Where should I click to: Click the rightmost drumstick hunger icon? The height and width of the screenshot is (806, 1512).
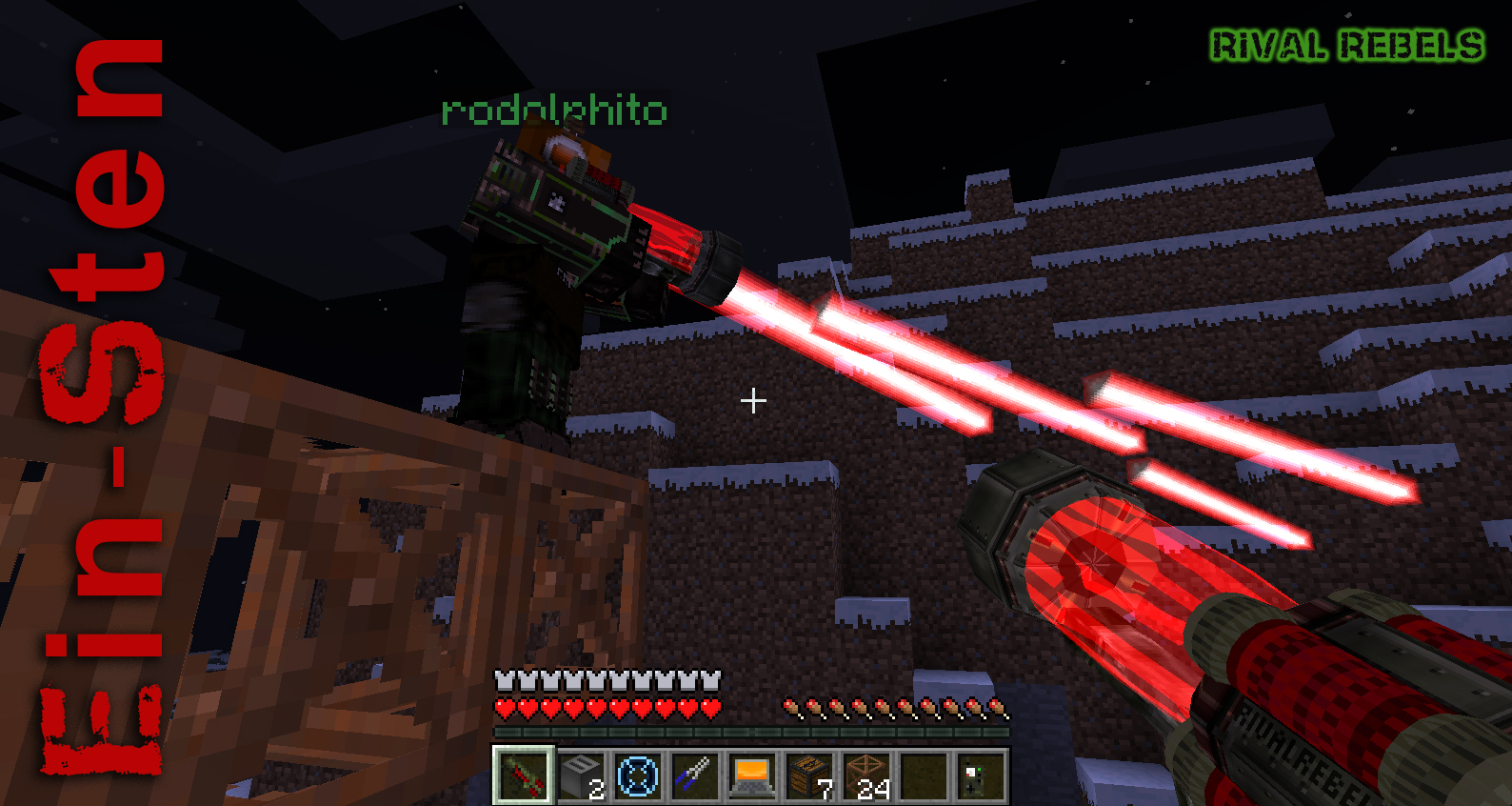[x=998, y=708]
